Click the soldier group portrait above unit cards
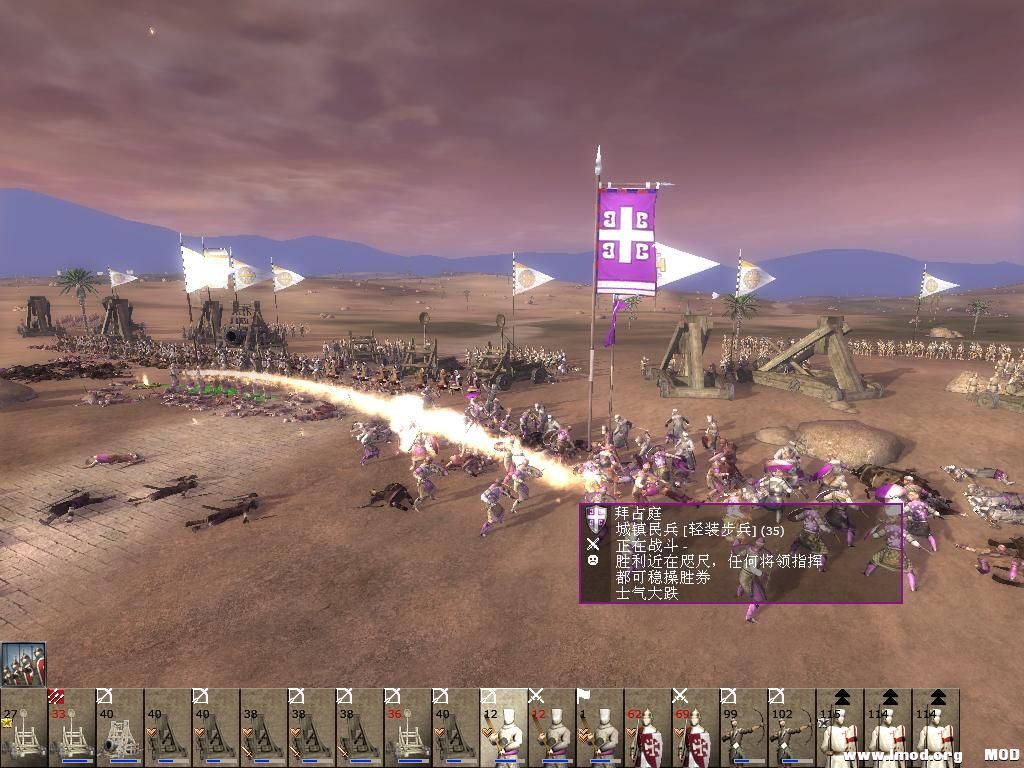Screen dimensions: 1024x768 pyautogui.click(x=23, y=664)
